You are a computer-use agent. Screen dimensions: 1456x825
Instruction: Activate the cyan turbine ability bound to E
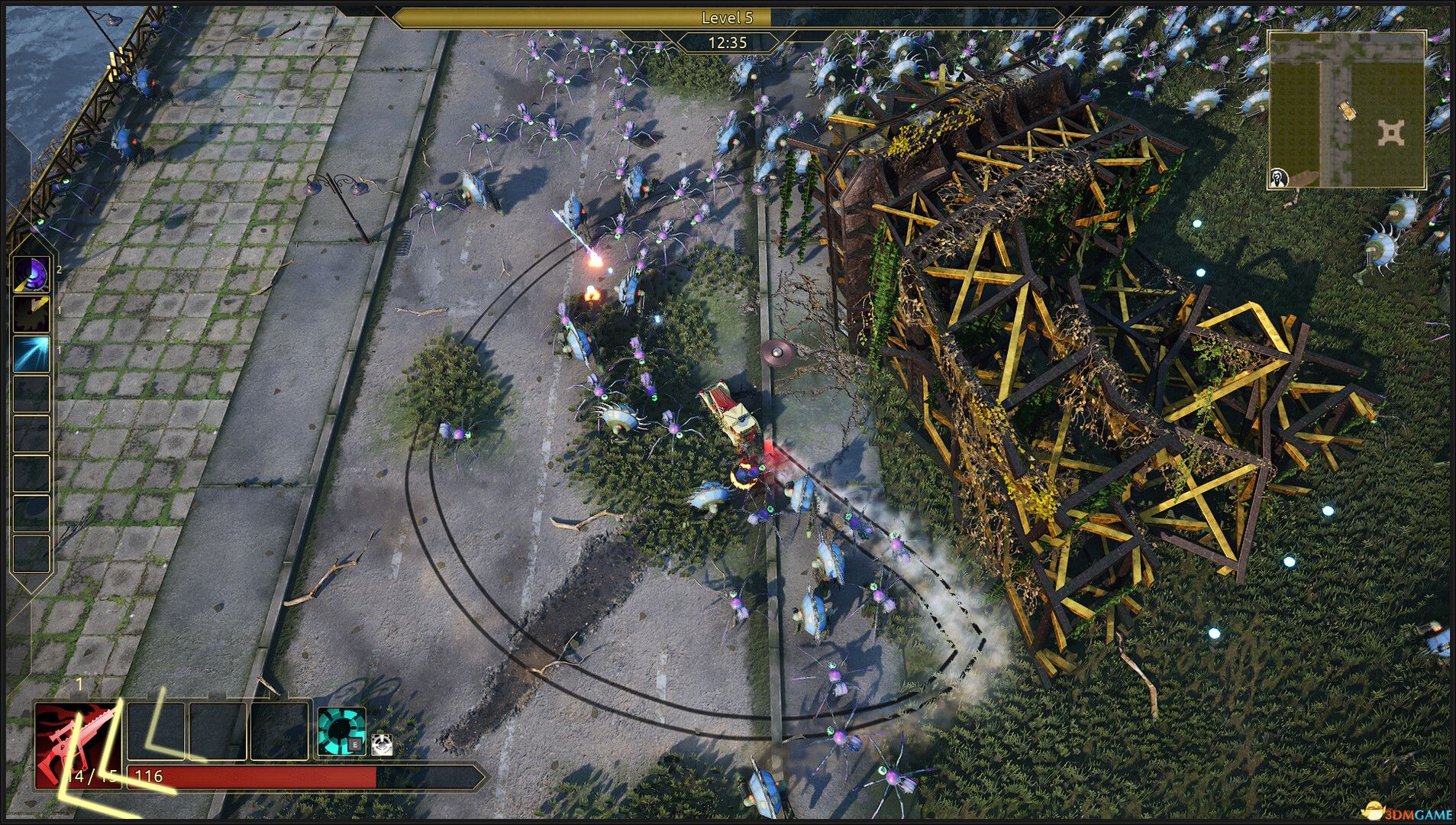point(341,730)
